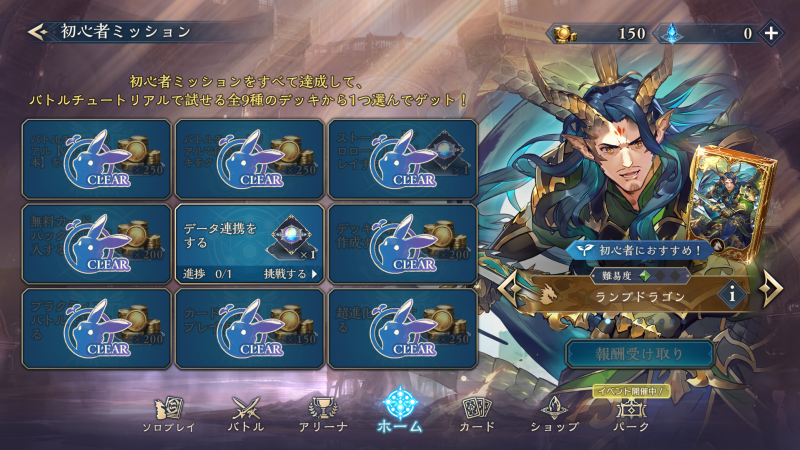The width and height of the screenshot is (800, 450).
Task: Go back using the top-left arrow
Action: coord(37,31)
